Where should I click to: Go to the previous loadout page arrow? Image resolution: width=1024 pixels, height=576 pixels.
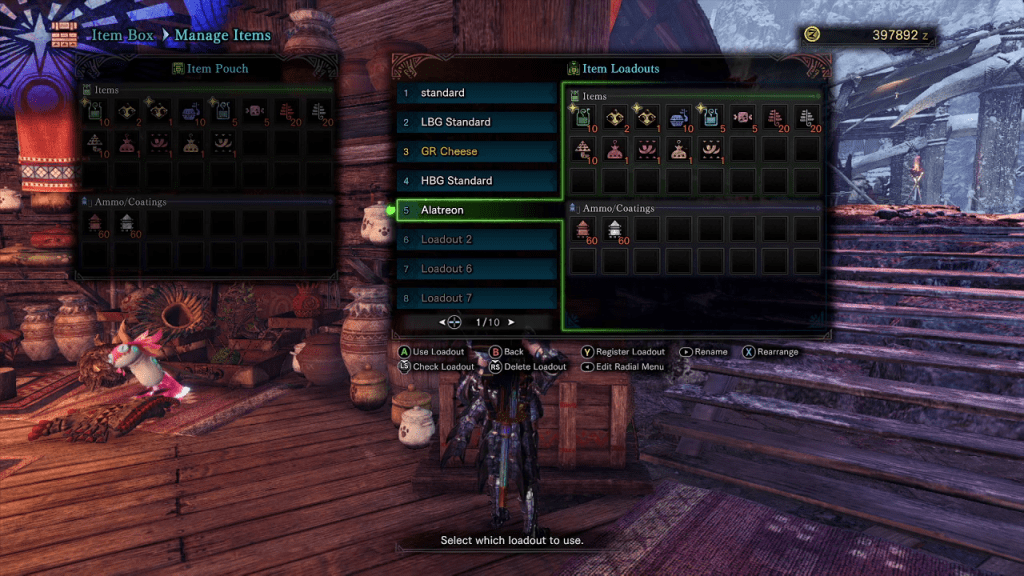pos(441,322)
